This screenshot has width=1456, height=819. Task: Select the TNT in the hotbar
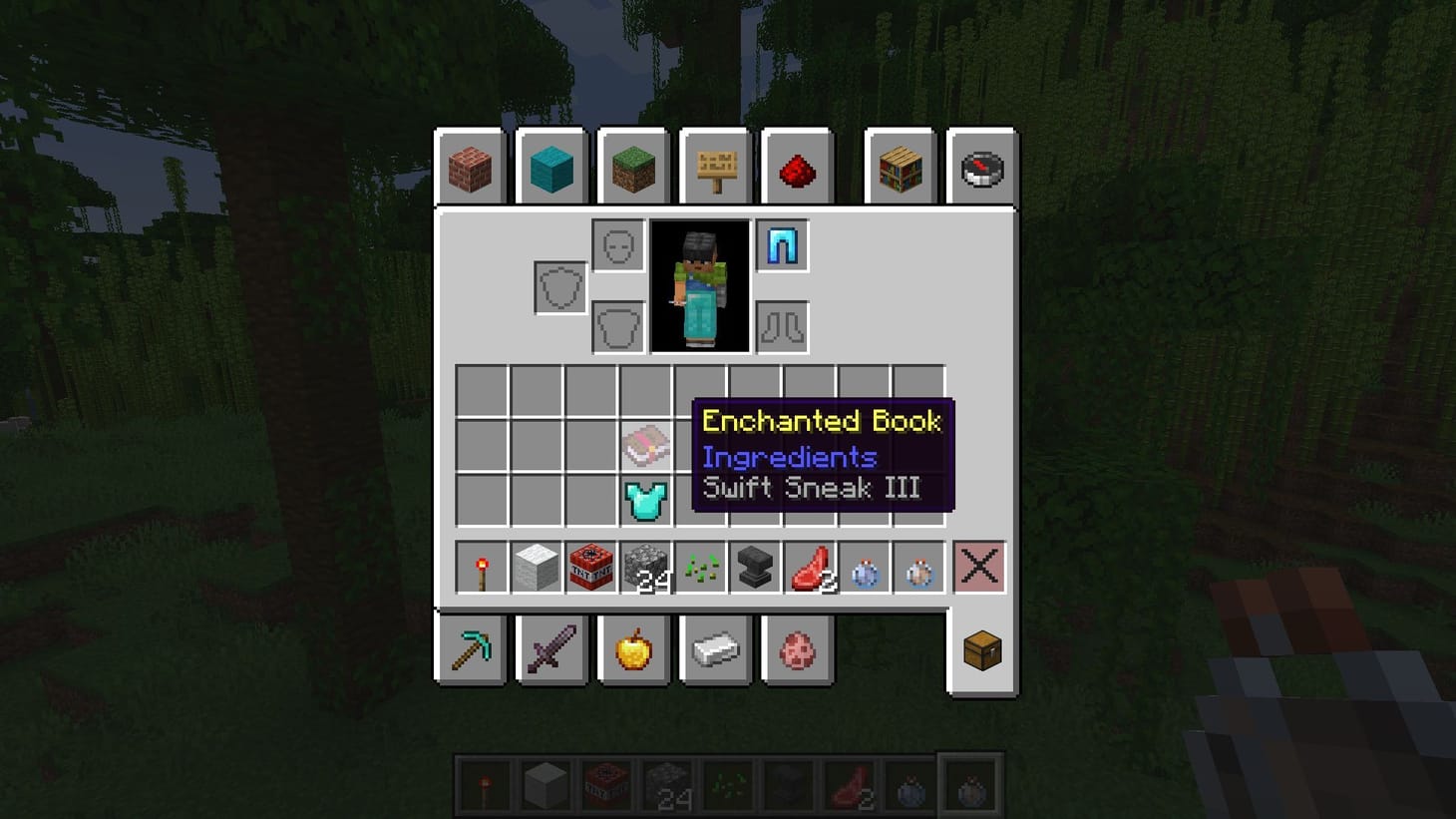point(591,567)
